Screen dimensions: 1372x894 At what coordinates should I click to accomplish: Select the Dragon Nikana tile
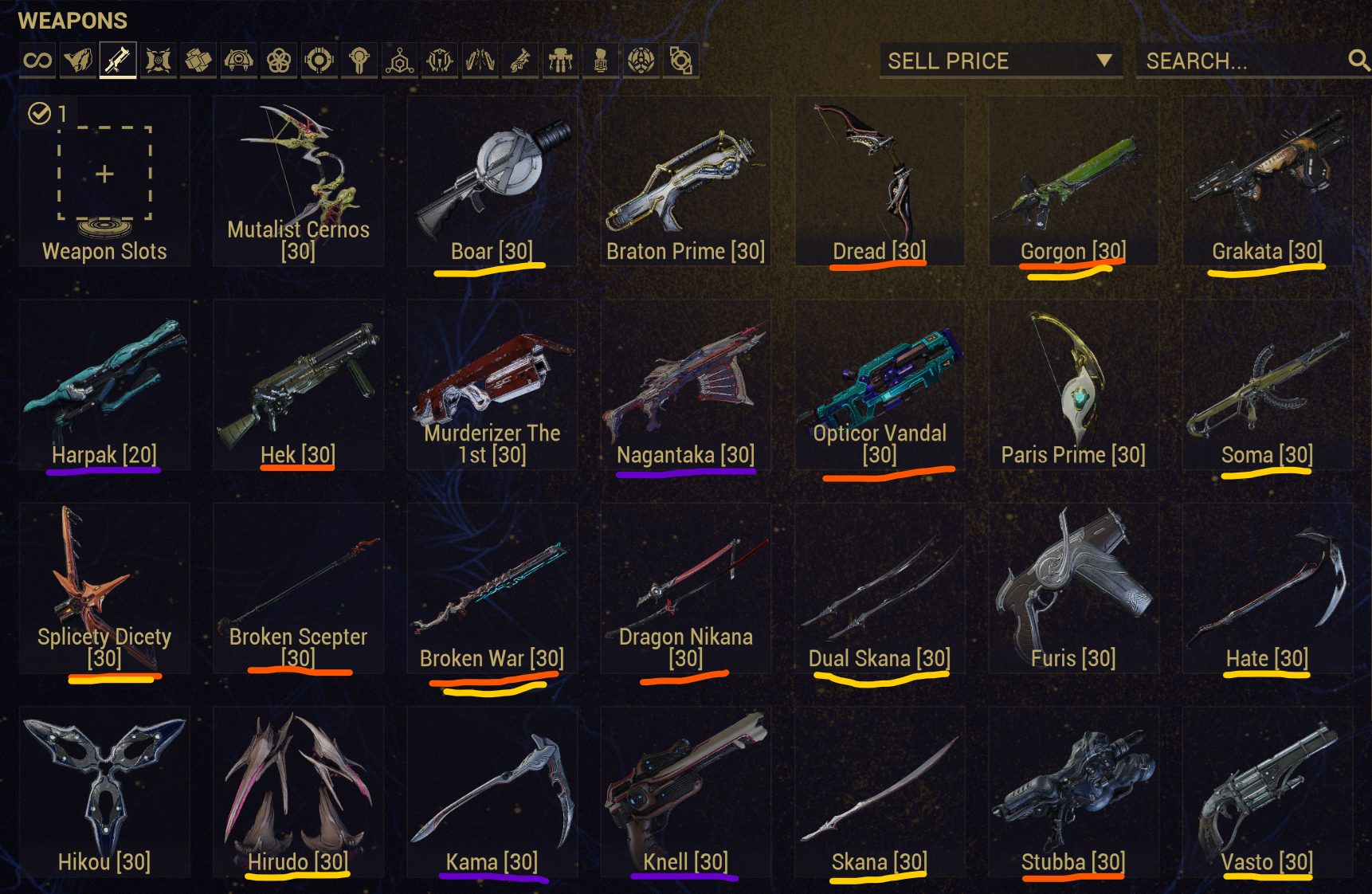(685, 588)
